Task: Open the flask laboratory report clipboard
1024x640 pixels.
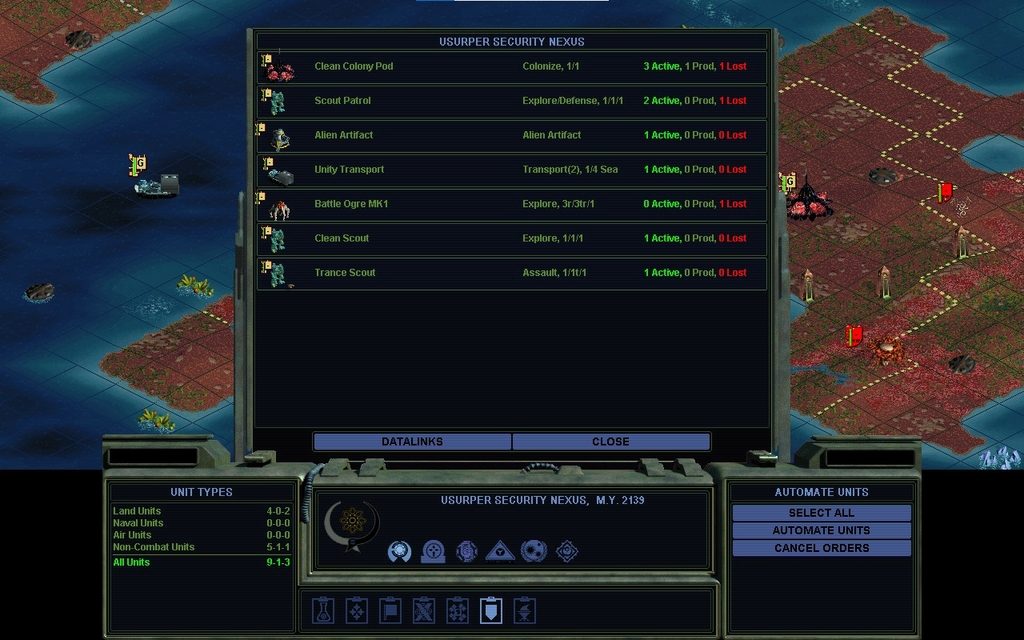Action: coord(322,610)
